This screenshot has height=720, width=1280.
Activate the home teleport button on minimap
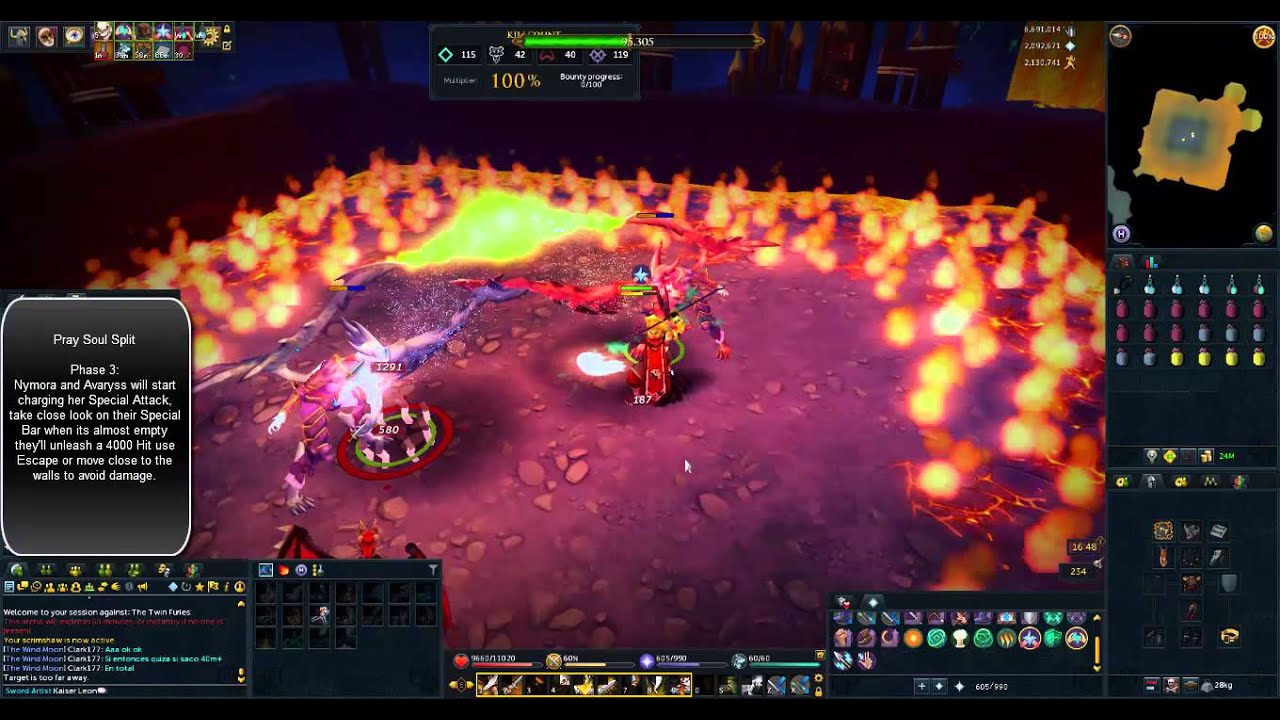tap(1121, 234)
